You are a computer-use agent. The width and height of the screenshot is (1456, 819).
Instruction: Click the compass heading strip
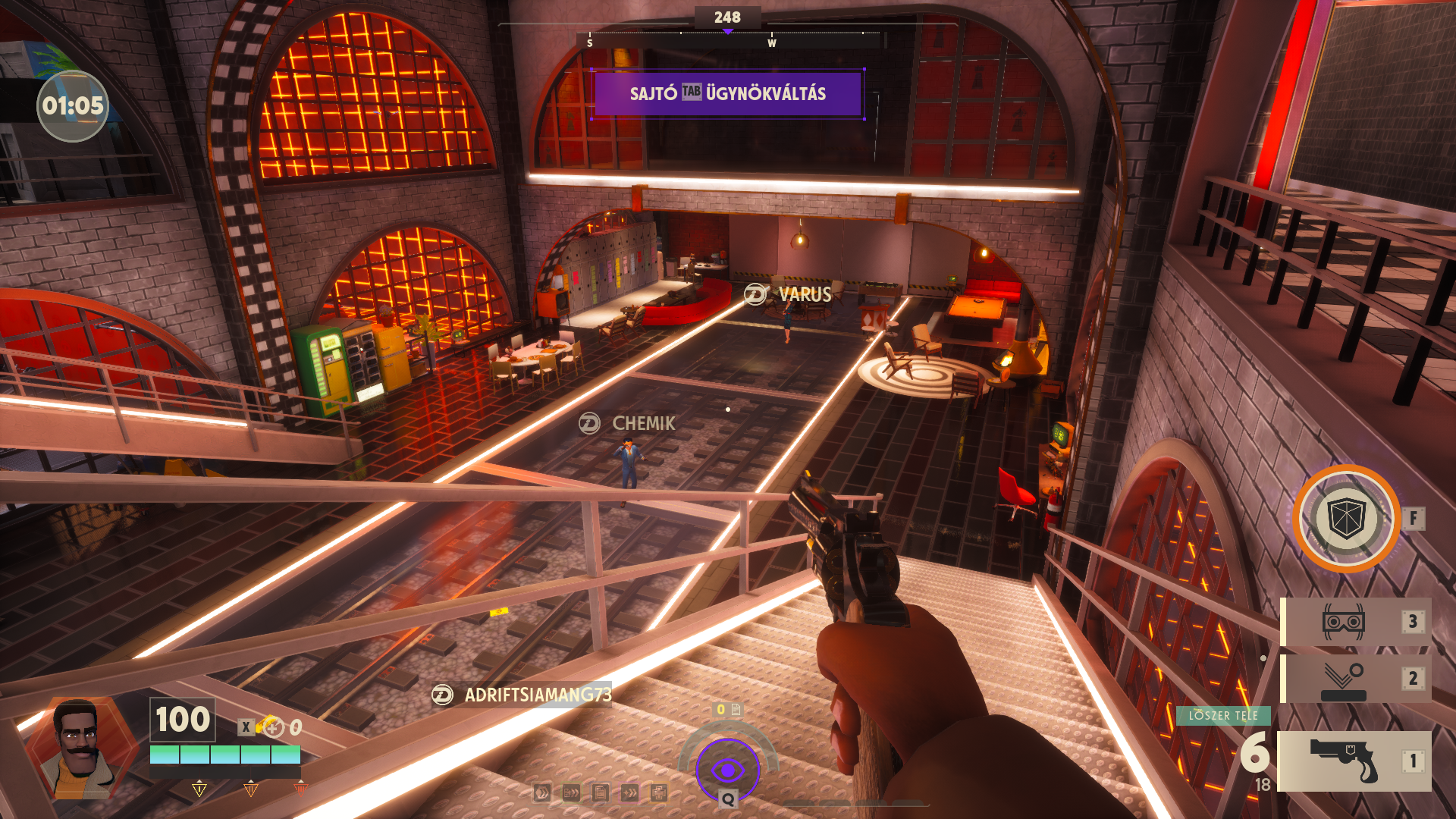tap(728, 38)
